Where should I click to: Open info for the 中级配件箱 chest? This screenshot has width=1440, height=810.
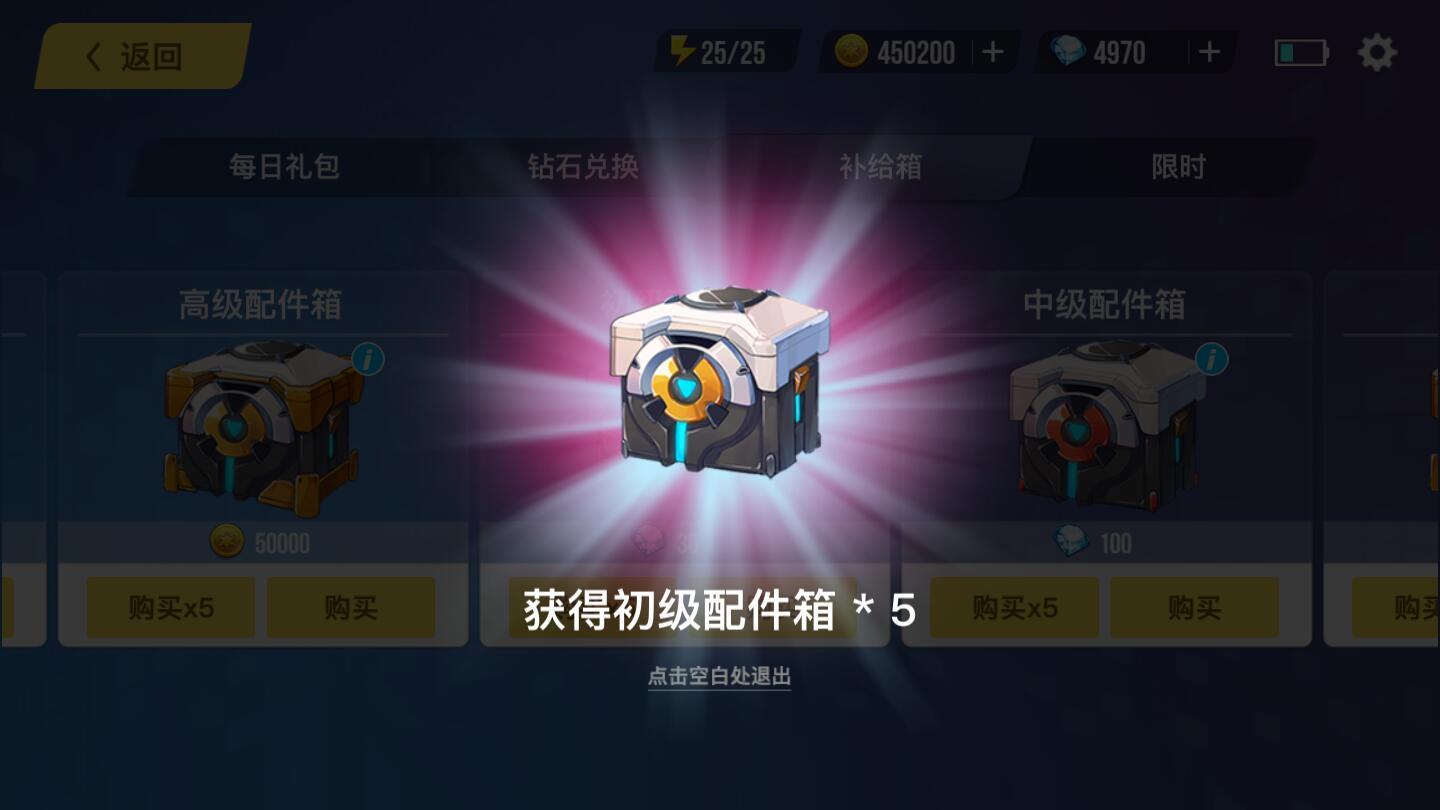[x=1212, y=358]
